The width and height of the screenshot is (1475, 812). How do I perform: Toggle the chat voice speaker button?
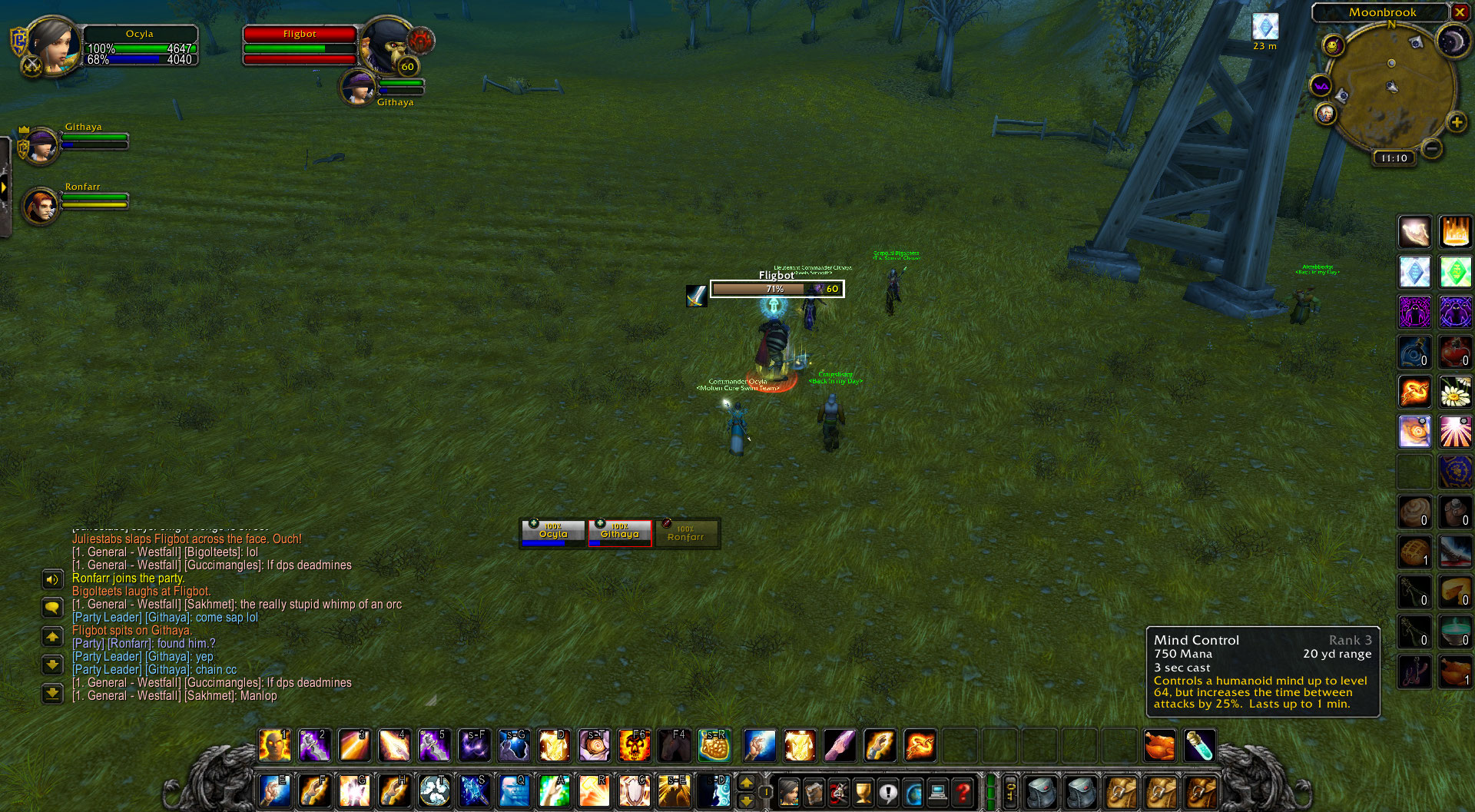pyautogui.click(x=52, y=580)
